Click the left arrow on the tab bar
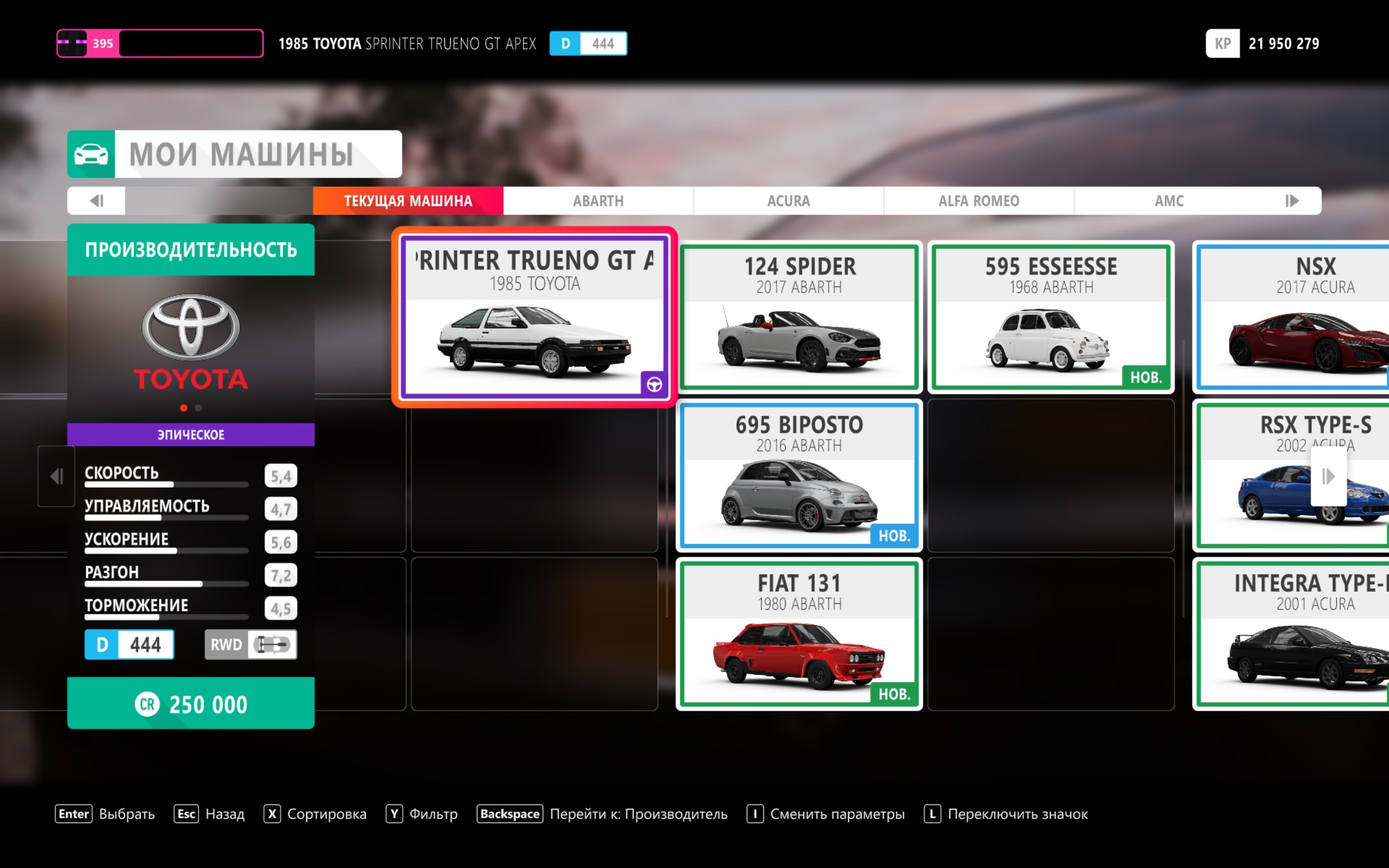This screenshot has width=1389, height=868. (x=97, y=201)
